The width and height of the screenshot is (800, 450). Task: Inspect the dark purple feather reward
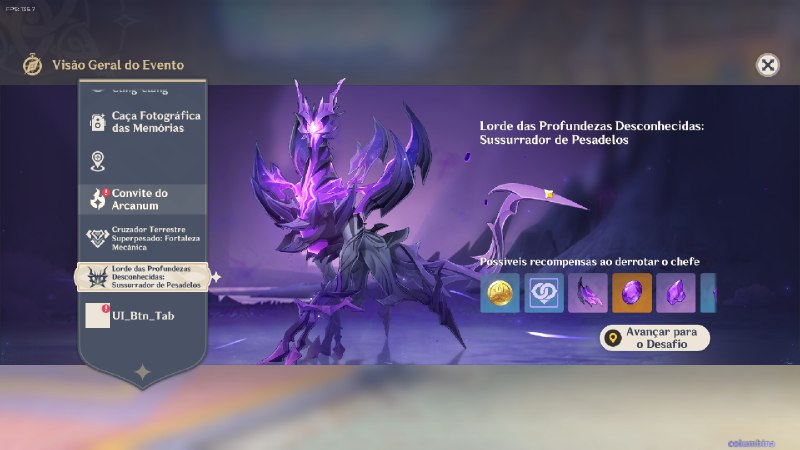pyautogui.click(x=588, y=293)
